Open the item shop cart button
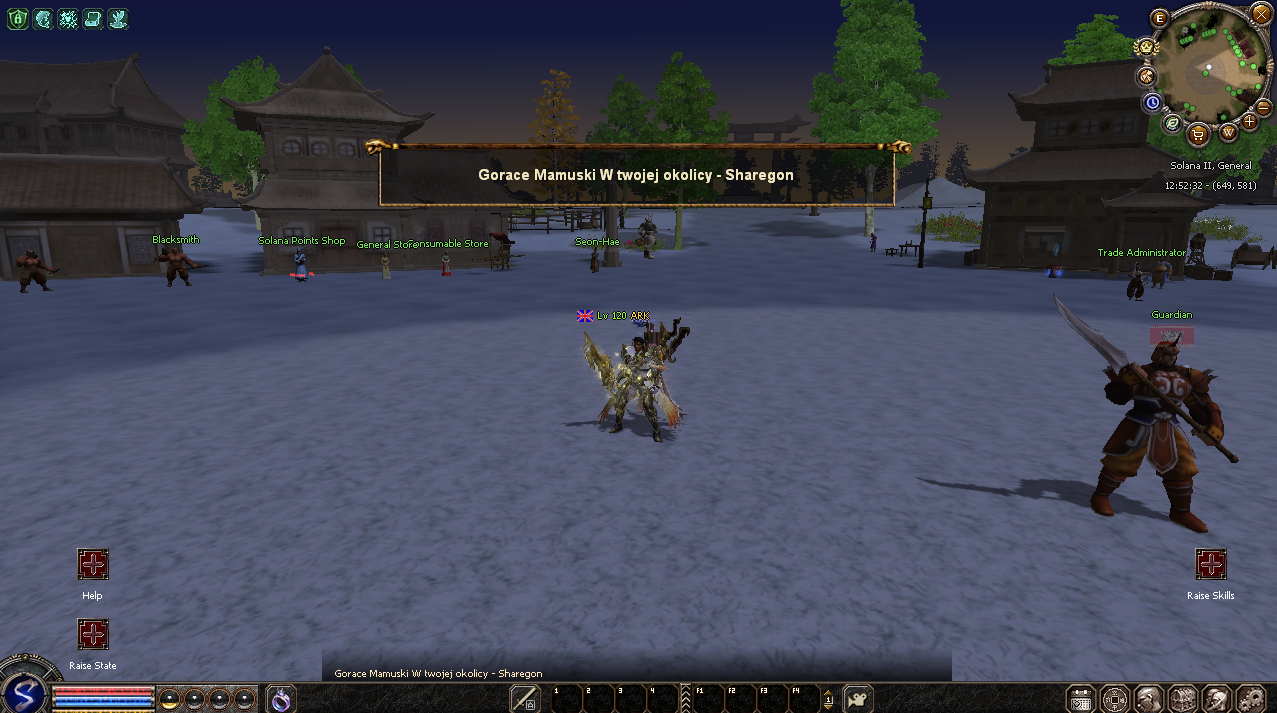The image size is (1277, 713). [x=1197, y=133]
